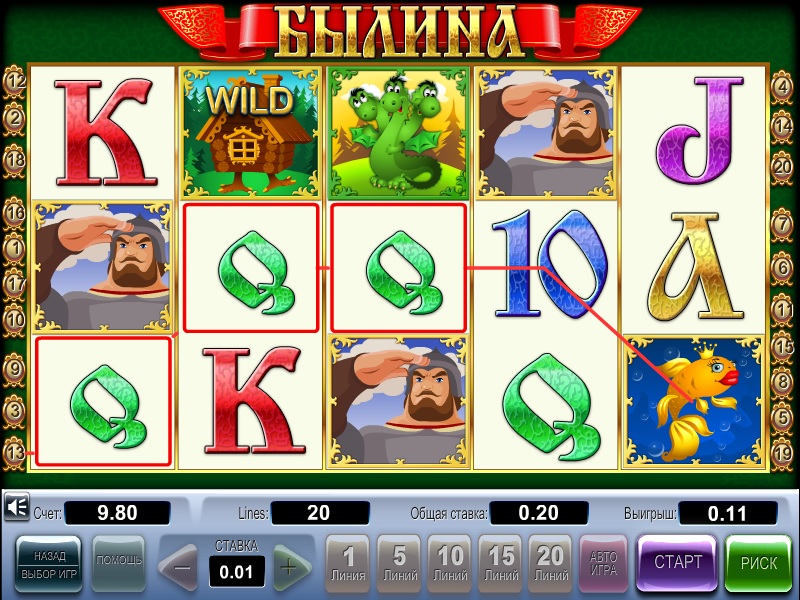This screenshot has width=800, height=600.
Task: Set 10 Линий active lines
Action: [x=450, y=565]
